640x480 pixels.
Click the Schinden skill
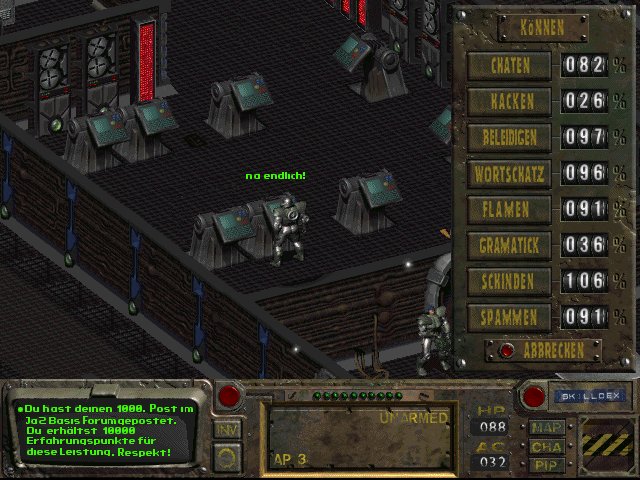(512, 282)
